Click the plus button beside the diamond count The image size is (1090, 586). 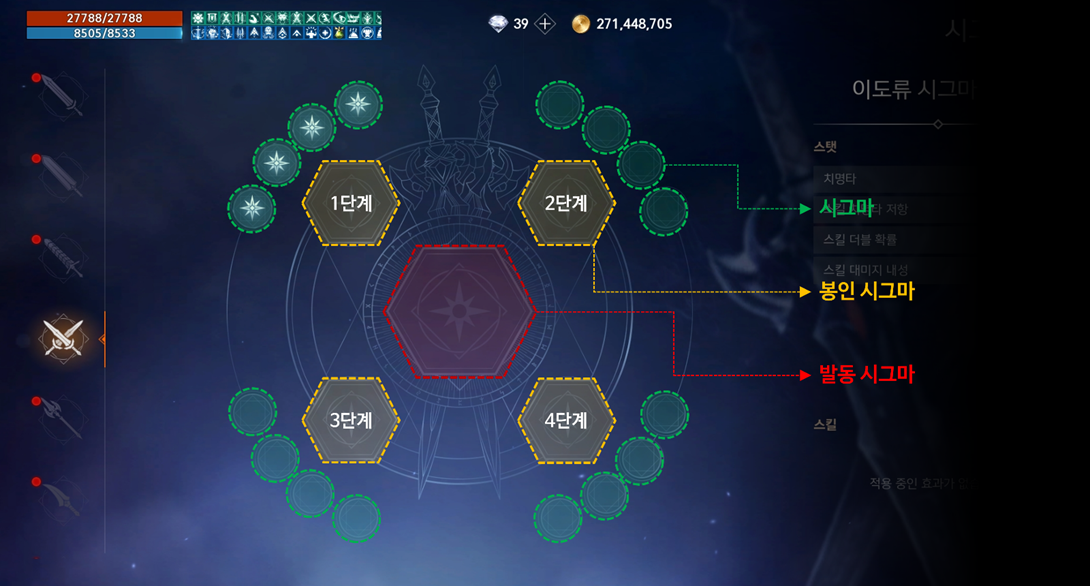[545, 24]
